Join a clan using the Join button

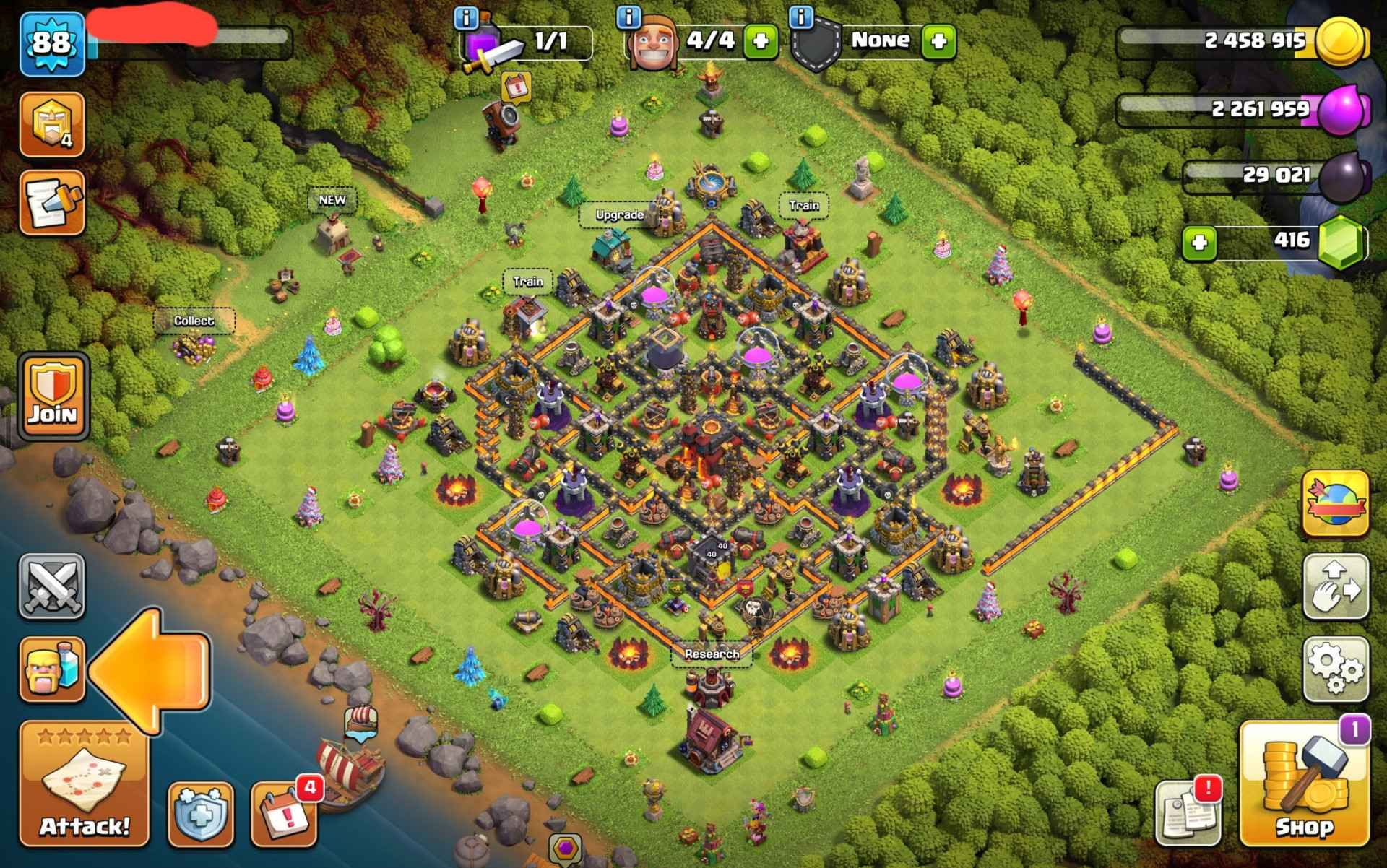53,396
